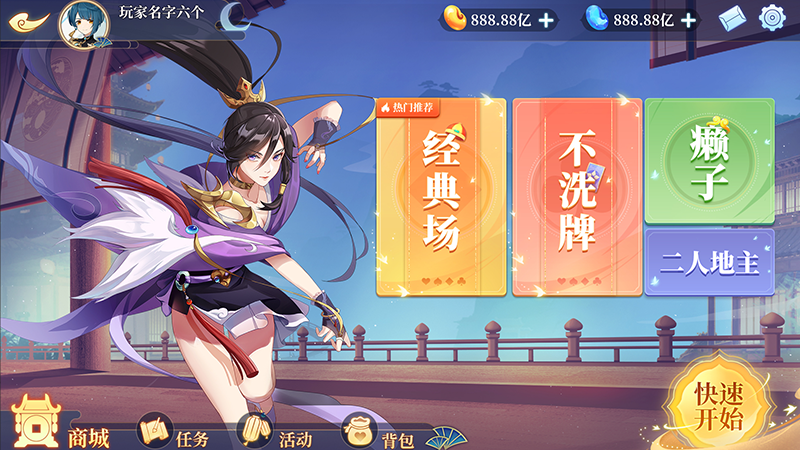Screen dimensions: 800x450
Task: Select the 不洗牌 no-shuffle mode card
Action: click(x=576, y=197)
